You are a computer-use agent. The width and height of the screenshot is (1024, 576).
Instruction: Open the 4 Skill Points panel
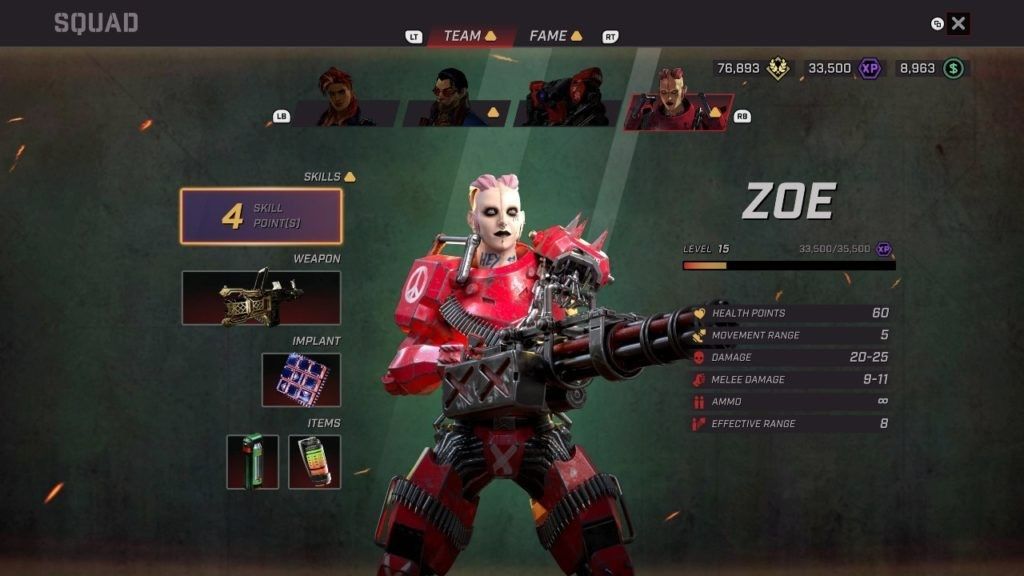[261, 216]
